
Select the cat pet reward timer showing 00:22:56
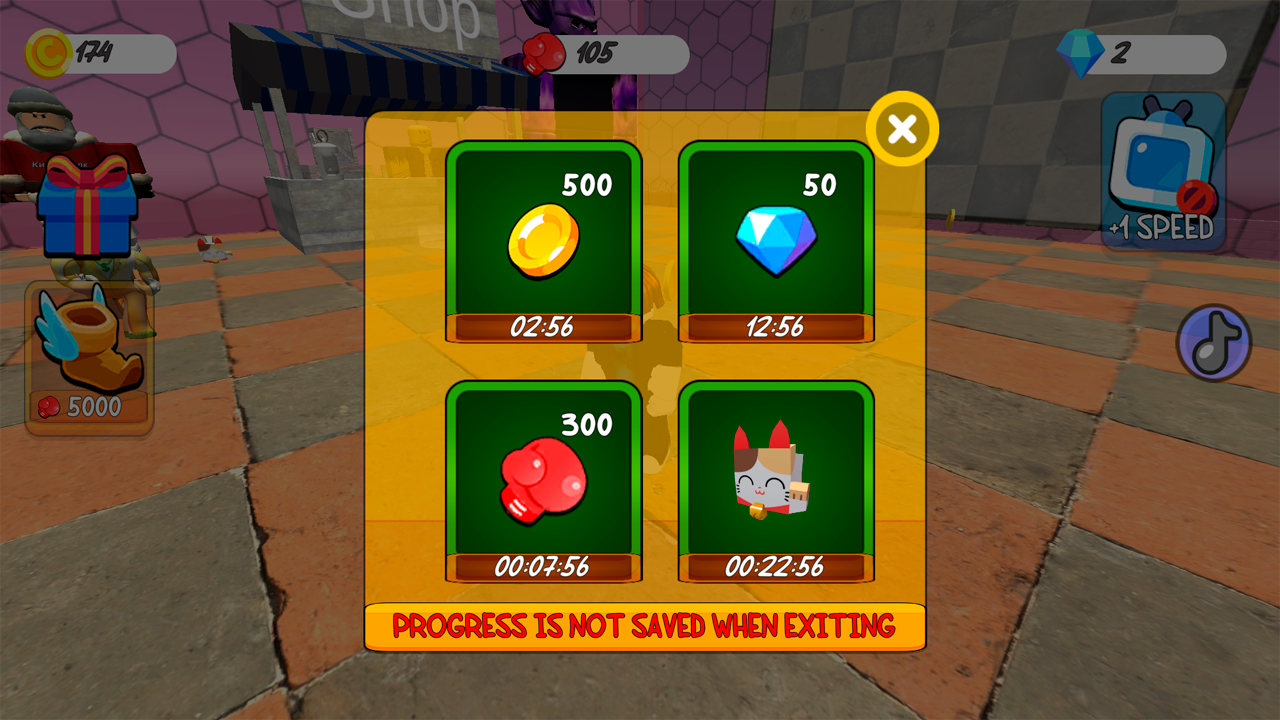pyautogui.click(x=777, y=567)
